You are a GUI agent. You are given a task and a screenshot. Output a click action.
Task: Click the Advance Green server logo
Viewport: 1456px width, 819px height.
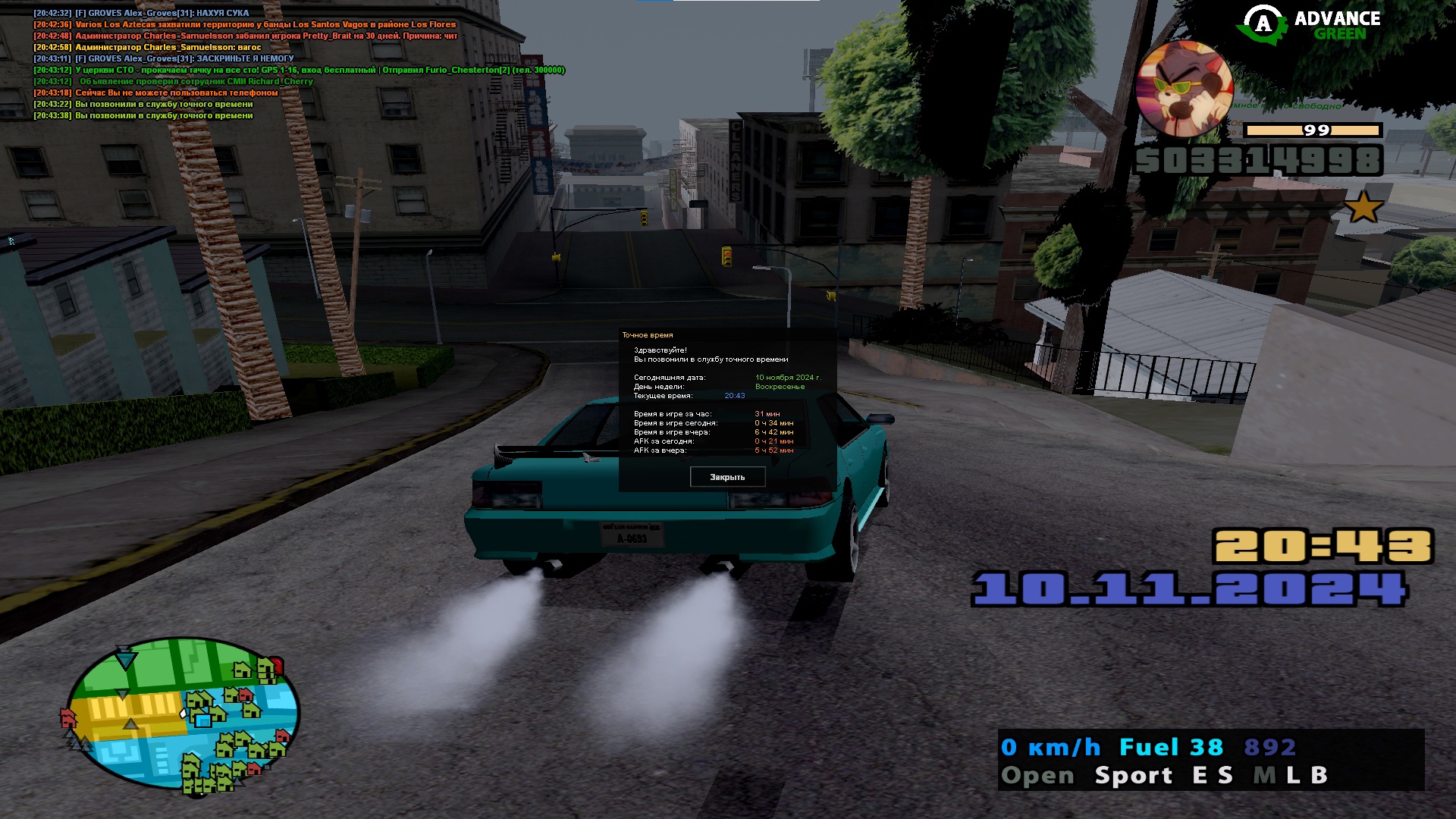1310,25
